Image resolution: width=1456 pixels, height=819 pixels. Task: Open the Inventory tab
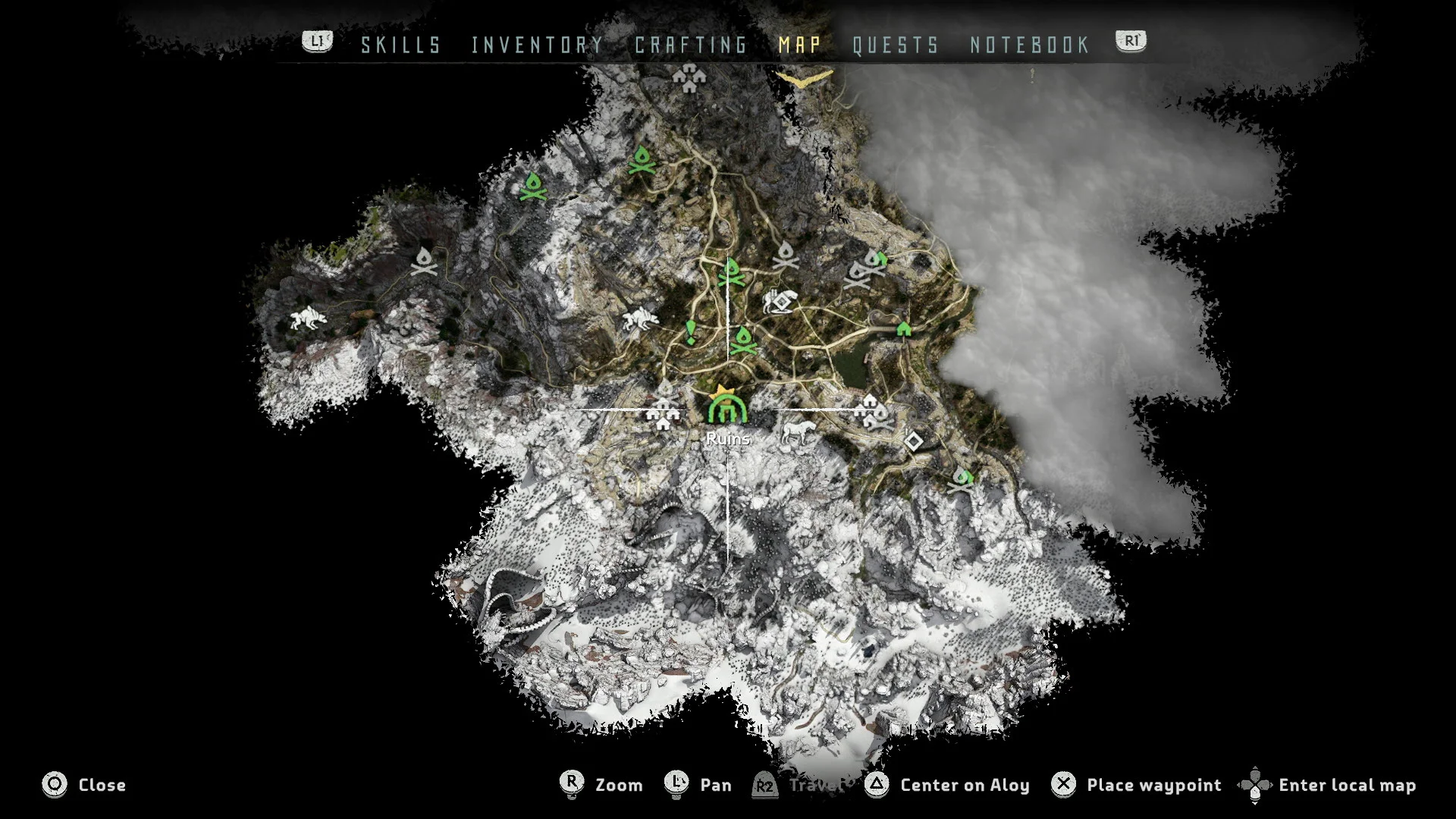(537, 45)
